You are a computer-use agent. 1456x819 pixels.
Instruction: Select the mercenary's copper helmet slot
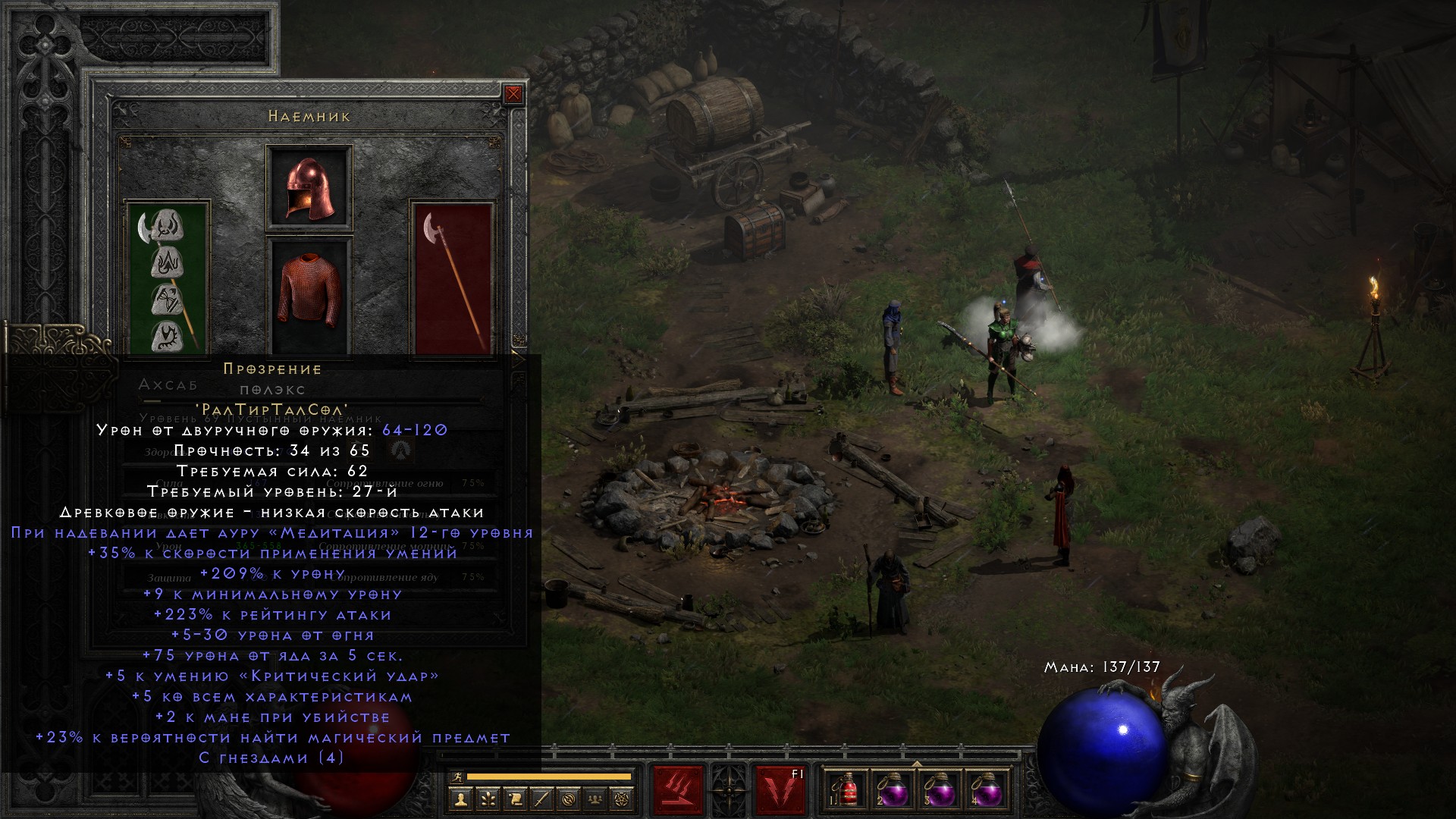click(x=309, y=188)
